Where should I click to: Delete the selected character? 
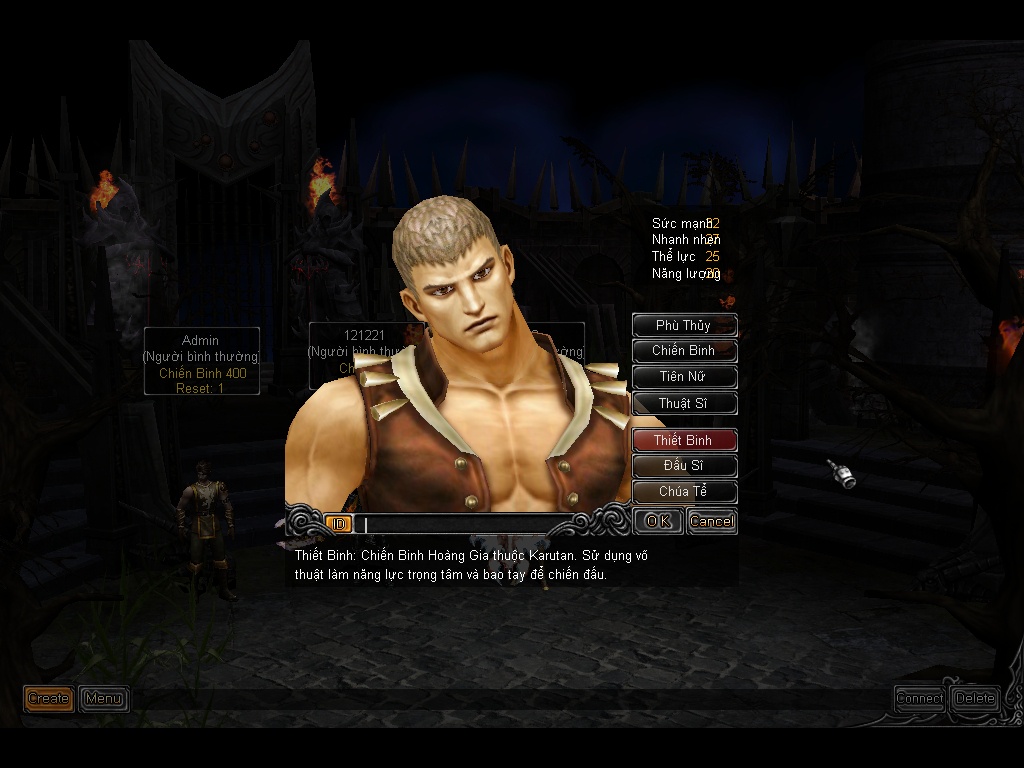[975, 698]
